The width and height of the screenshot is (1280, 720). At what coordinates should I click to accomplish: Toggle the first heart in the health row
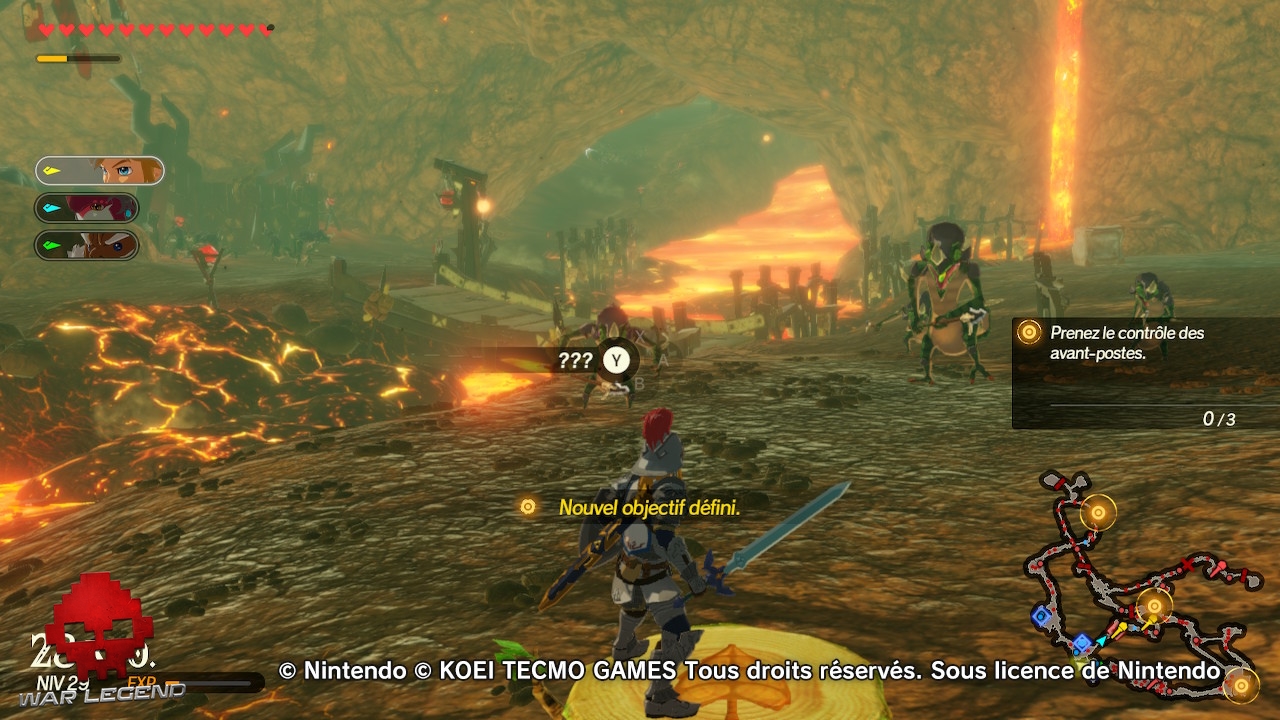46,30
